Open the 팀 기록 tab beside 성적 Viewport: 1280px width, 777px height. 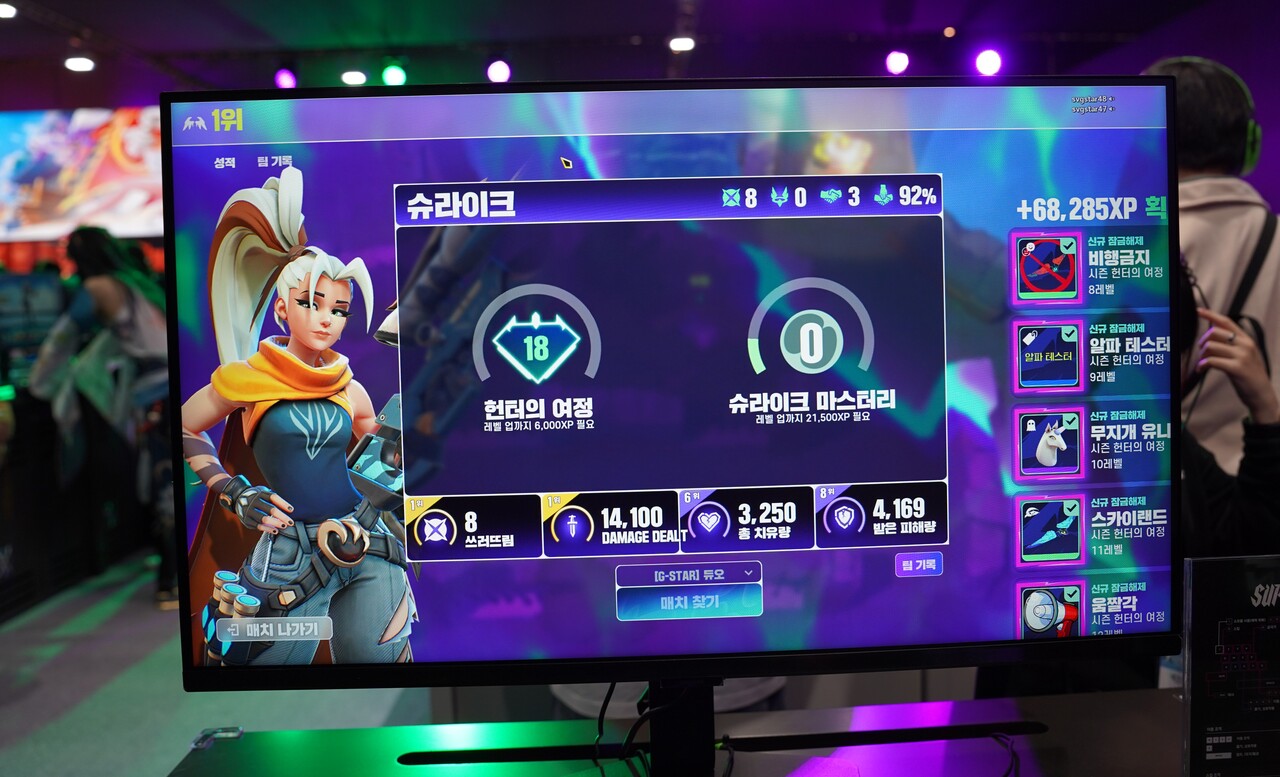click(274, 161)
